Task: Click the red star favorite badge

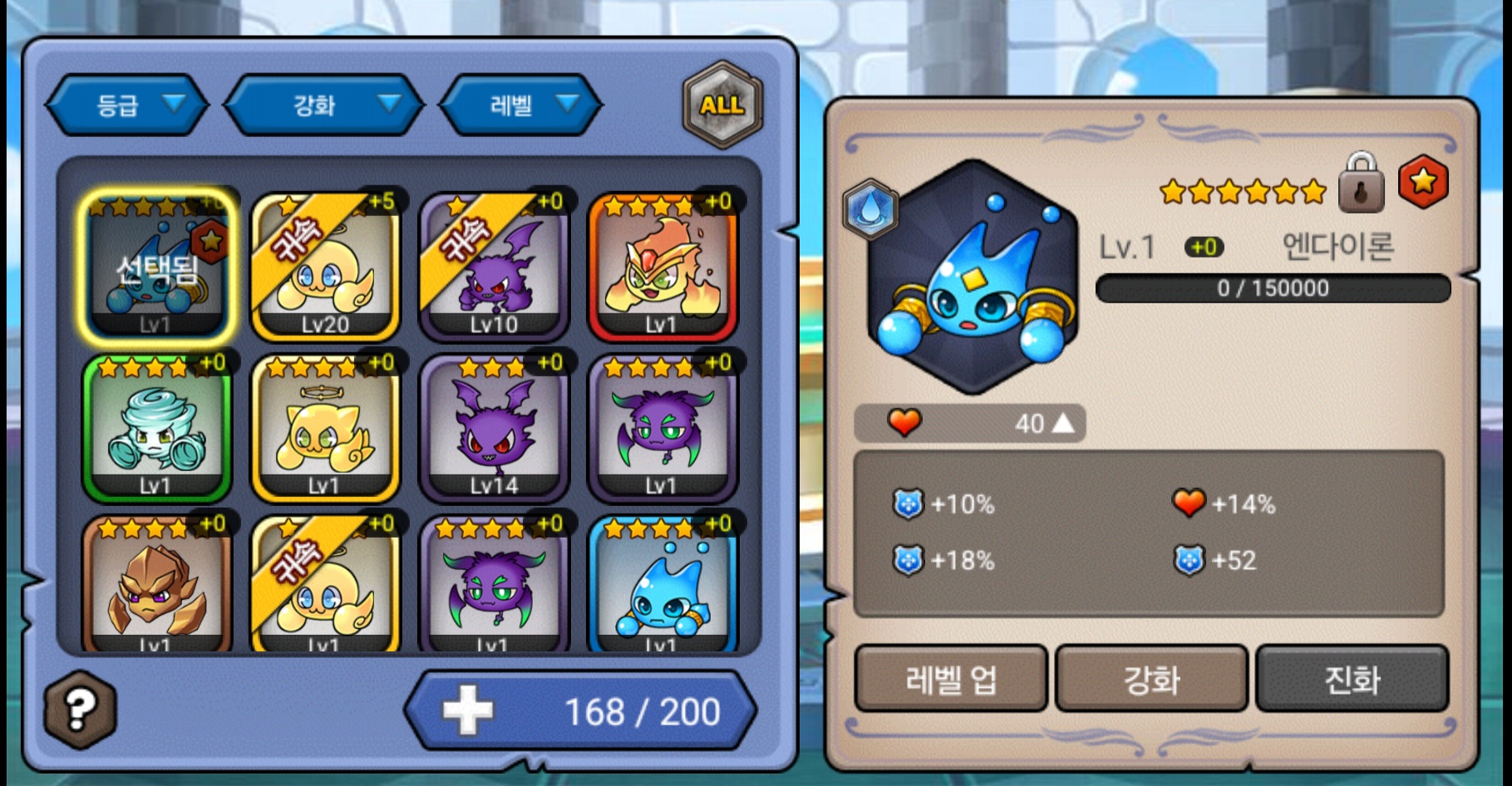Action: click(1422, 182)
